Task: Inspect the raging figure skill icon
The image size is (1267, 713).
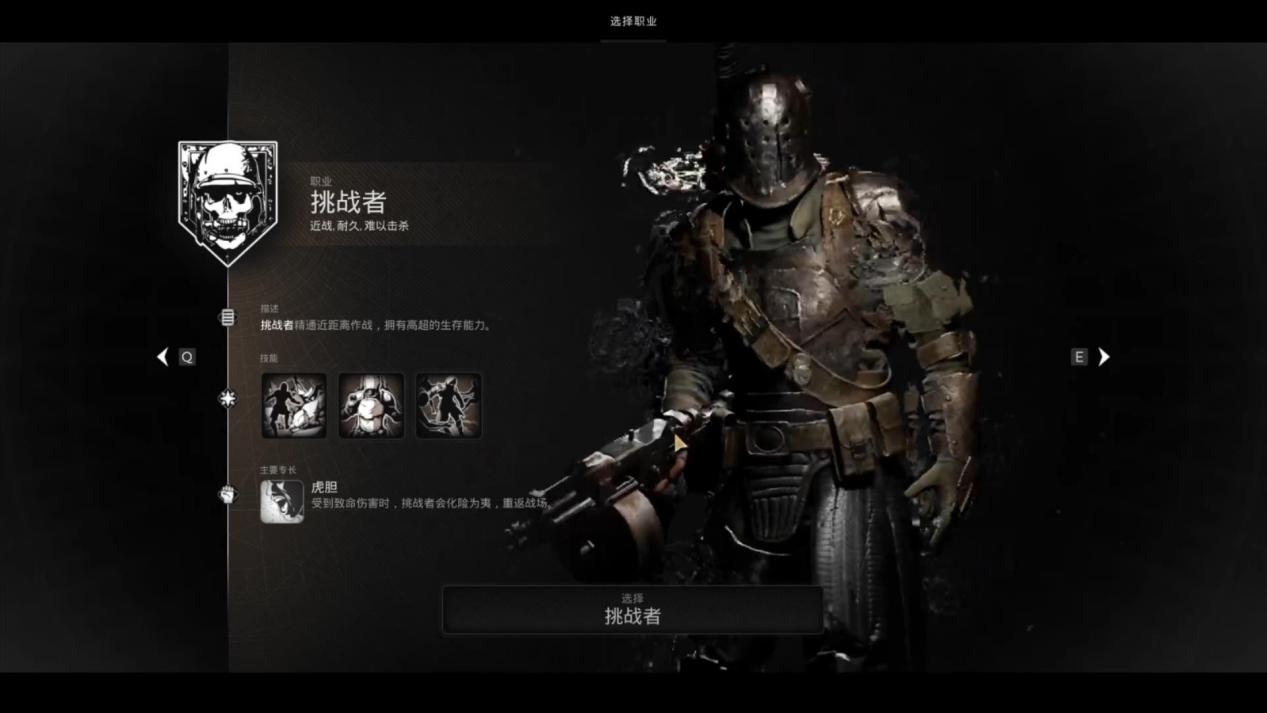Action: 449,406
